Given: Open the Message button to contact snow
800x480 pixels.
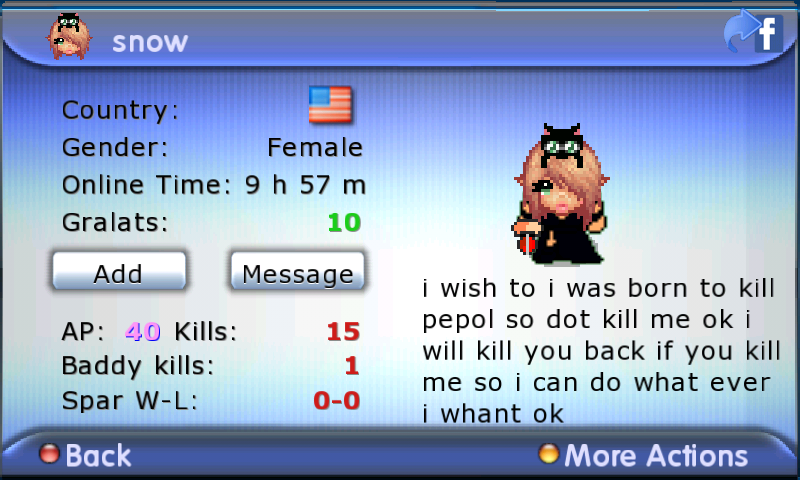Looking at the screenshot, I should [297, 272].
